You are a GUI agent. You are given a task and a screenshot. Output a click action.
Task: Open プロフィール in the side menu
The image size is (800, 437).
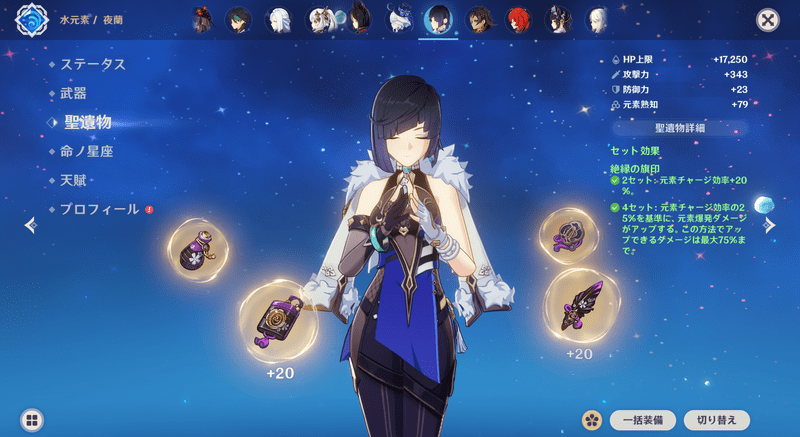point(98,209)
